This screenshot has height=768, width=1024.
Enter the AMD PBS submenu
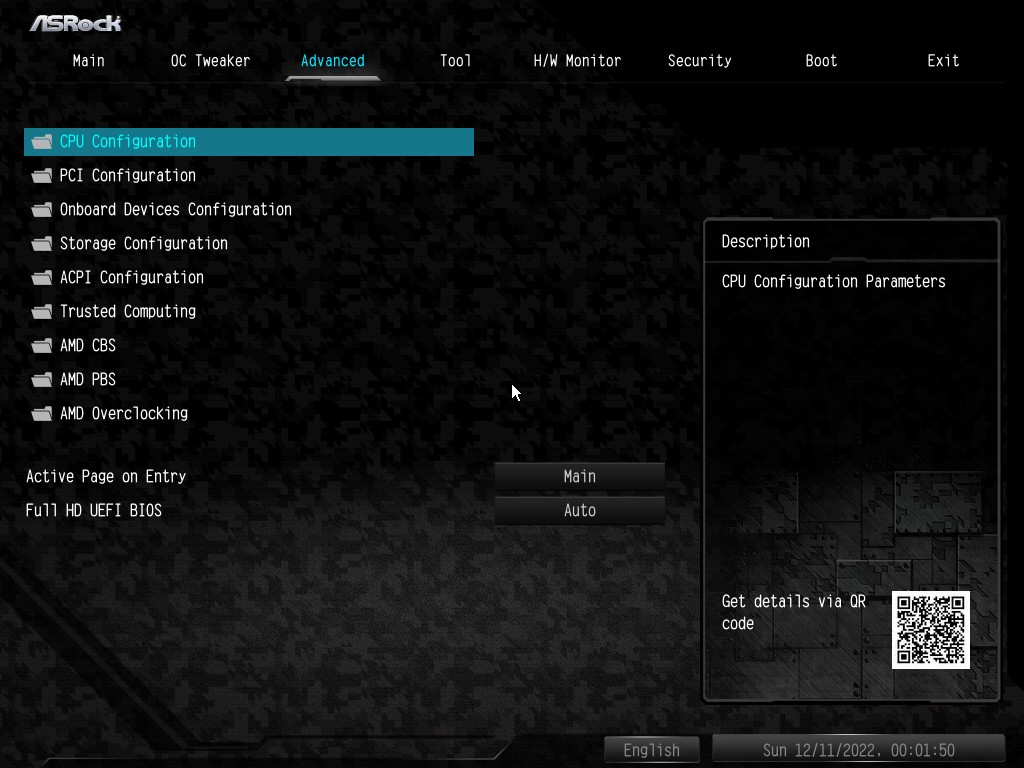point(88,380)
